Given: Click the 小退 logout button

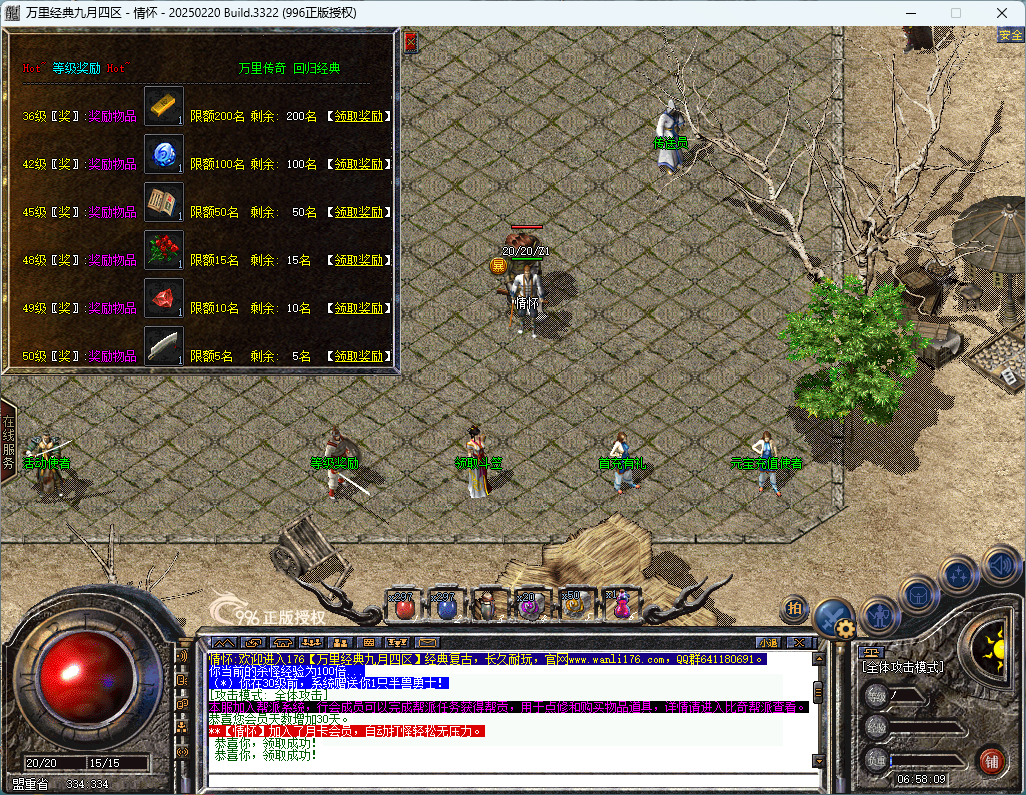Looking at the screenshot, I should click(768, 642).
